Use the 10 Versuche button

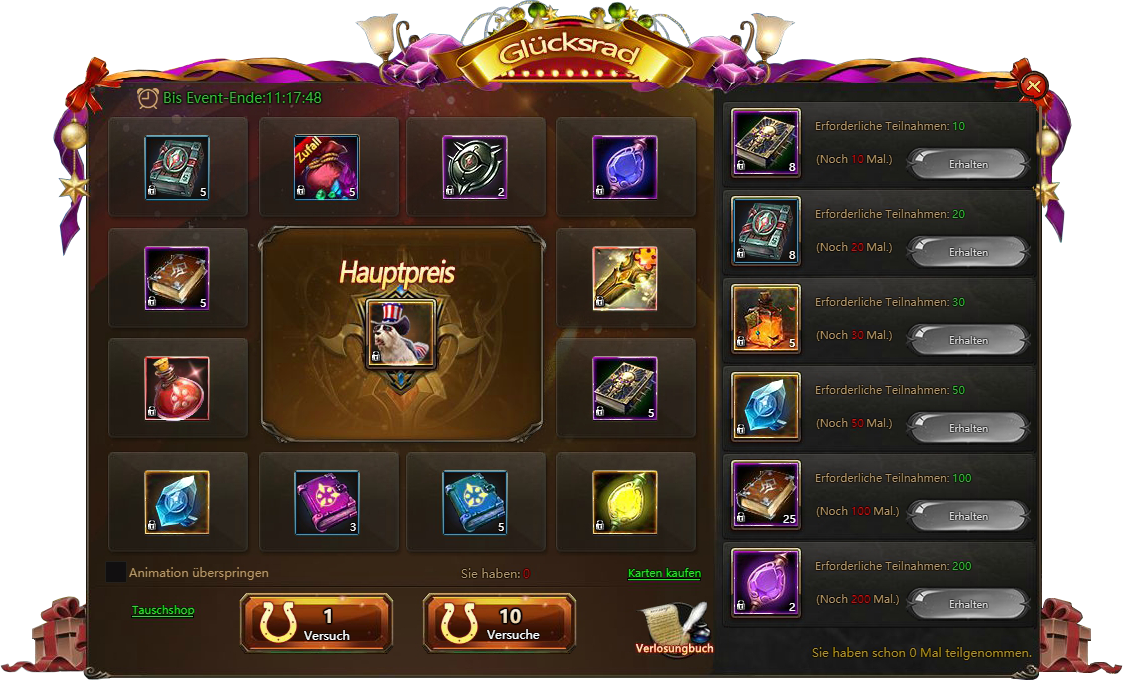coord(499,623)
